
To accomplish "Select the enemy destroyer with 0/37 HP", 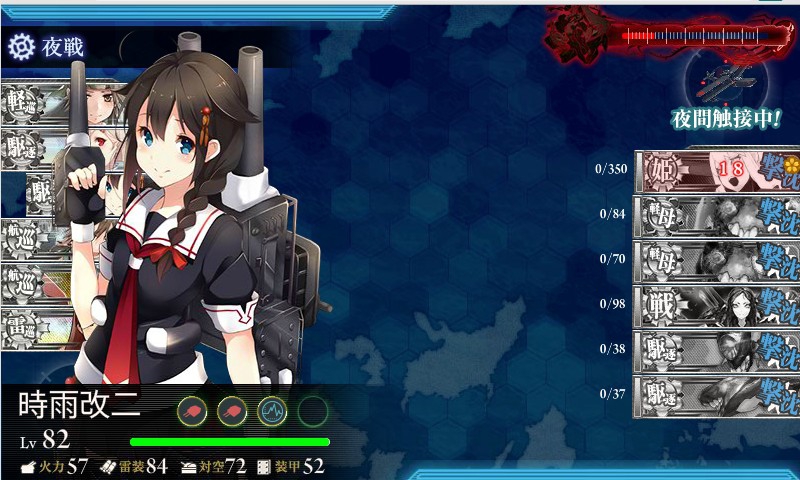I will click(716, 392).
